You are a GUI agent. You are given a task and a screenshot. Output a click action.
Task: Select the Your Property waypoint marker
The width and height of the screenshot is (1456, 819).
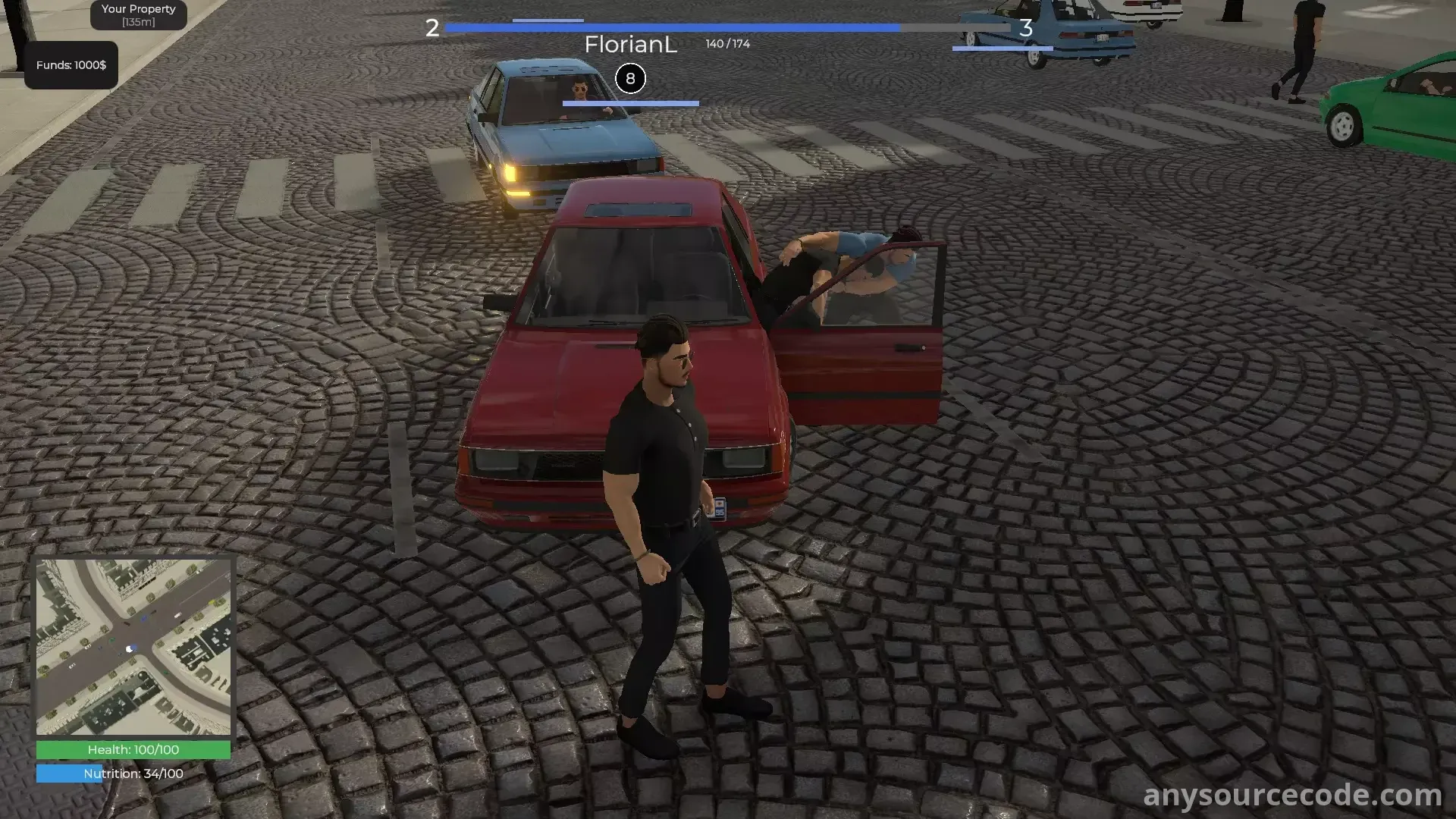click(x=139, y=15)
